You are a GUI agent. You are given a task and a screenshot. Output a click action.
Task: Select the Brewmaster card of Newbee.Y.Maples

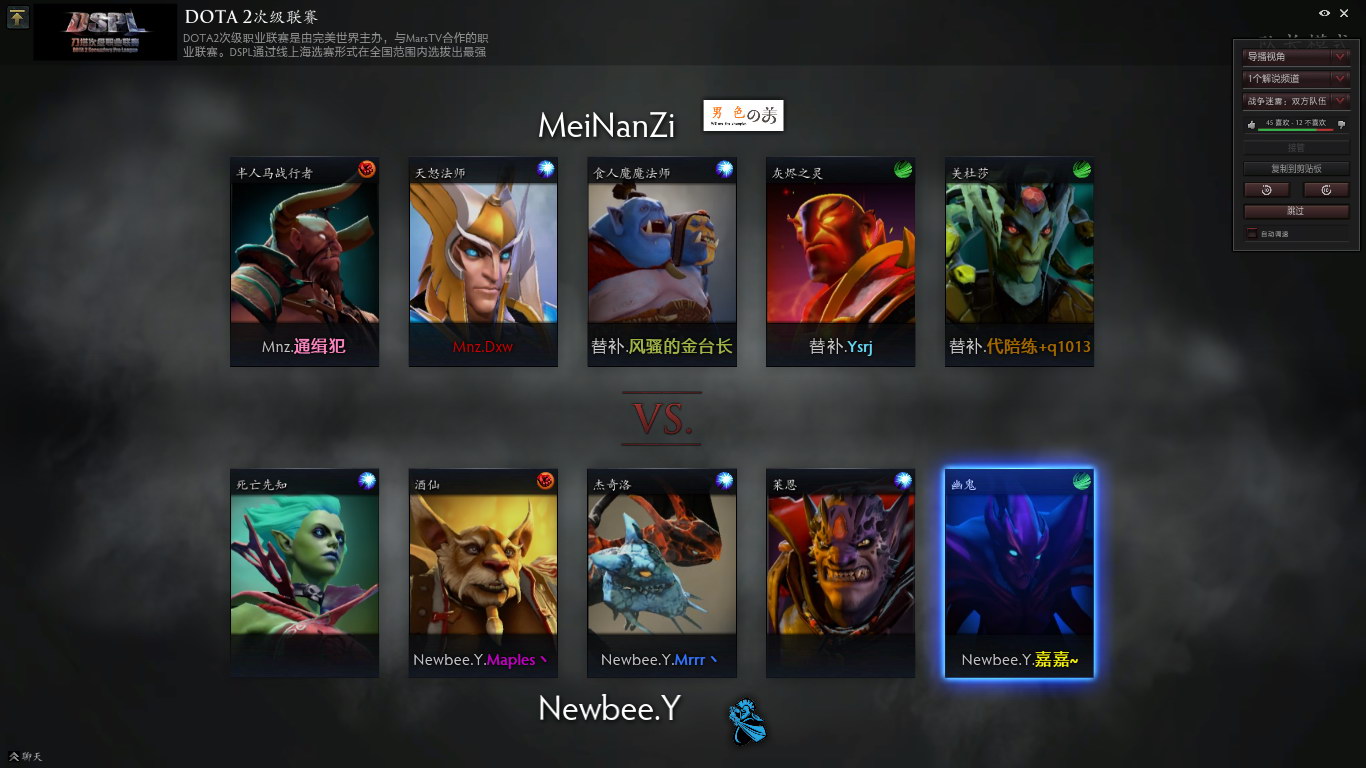483,573
